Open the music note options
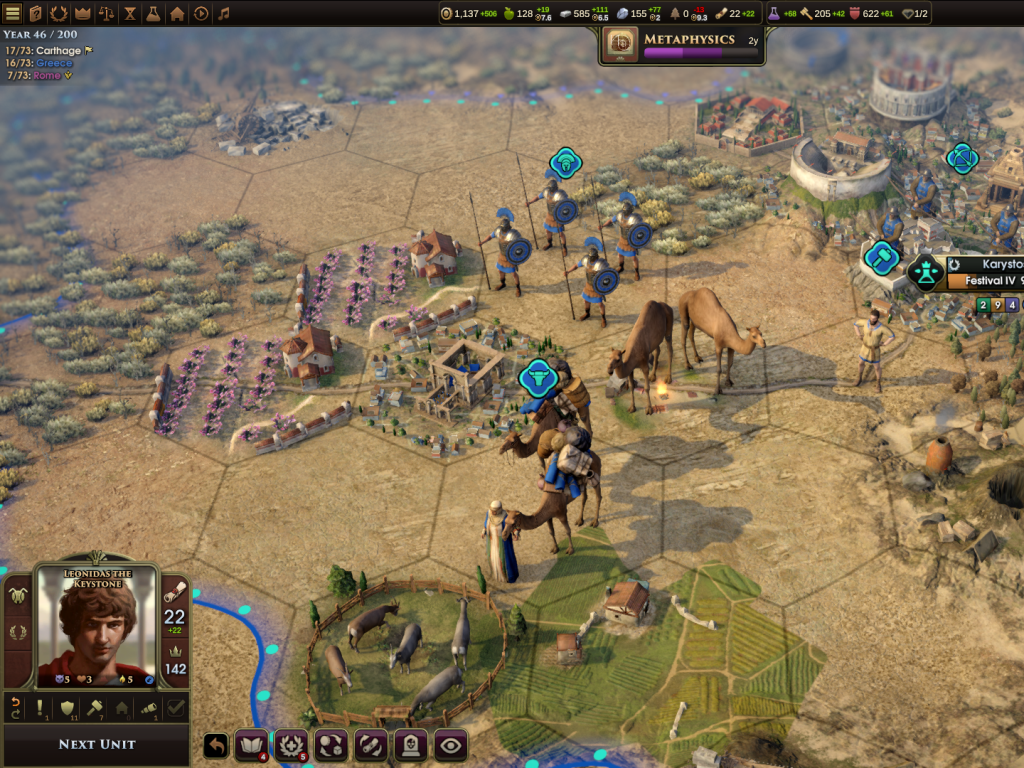 click(x=223, y=14)
